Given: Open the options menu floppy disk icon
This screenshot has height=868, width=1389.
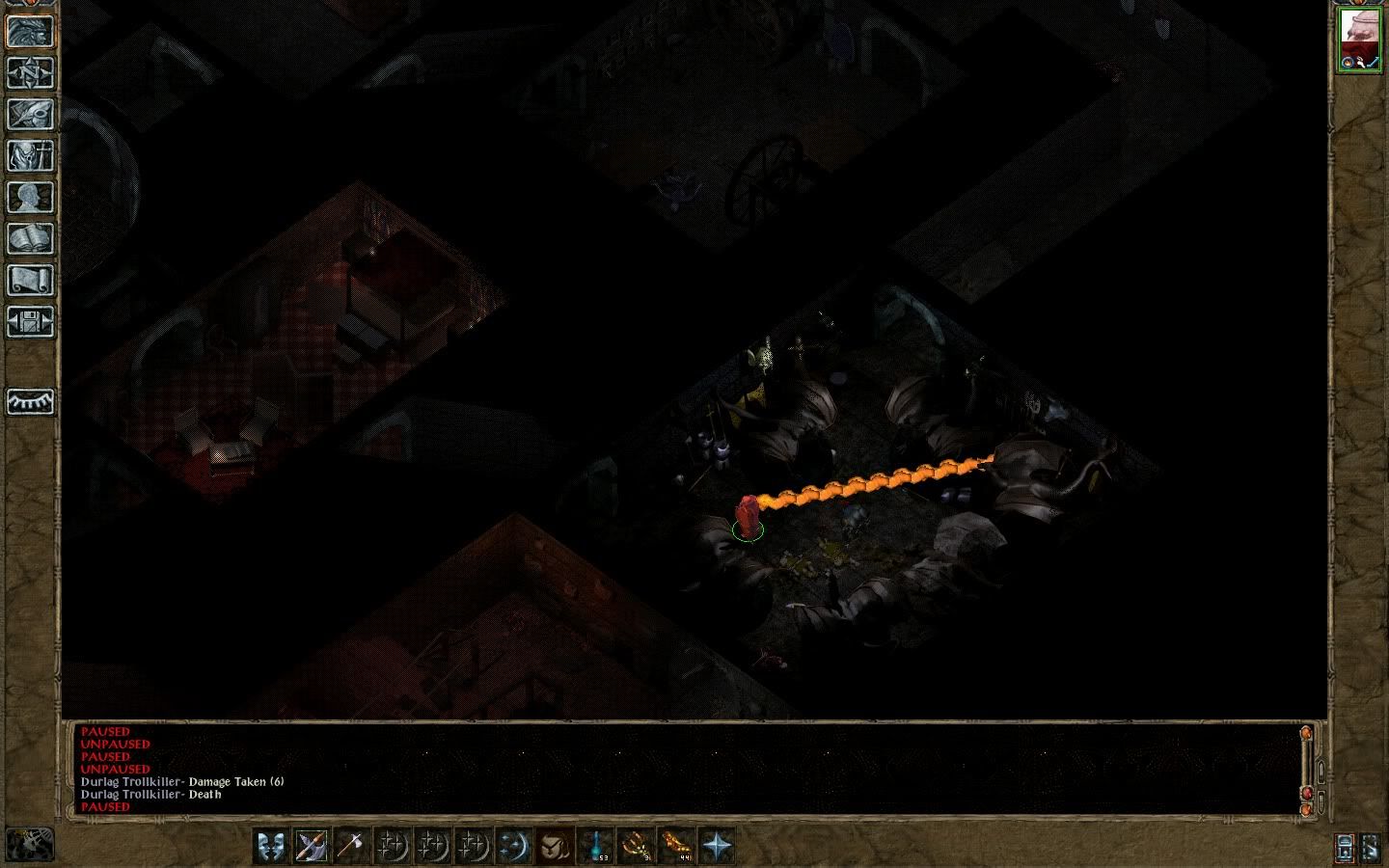Looking at the screenshot, I should coord(30,322).
